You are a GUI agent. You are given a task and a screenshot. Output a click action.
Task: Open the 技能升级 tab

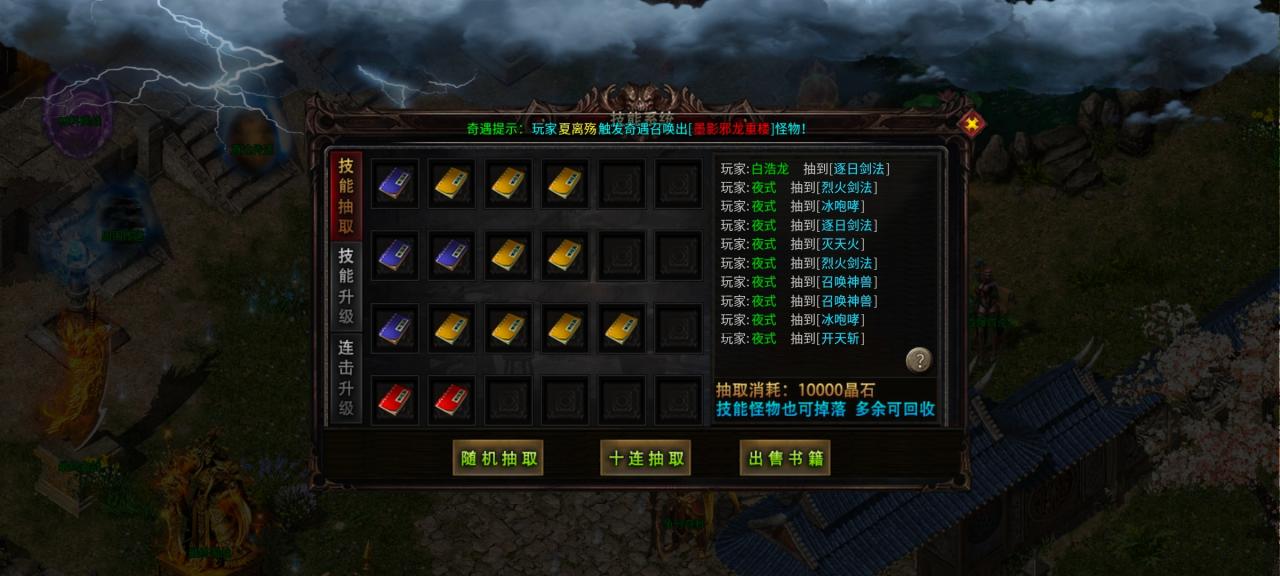click(x=346, y=286)
